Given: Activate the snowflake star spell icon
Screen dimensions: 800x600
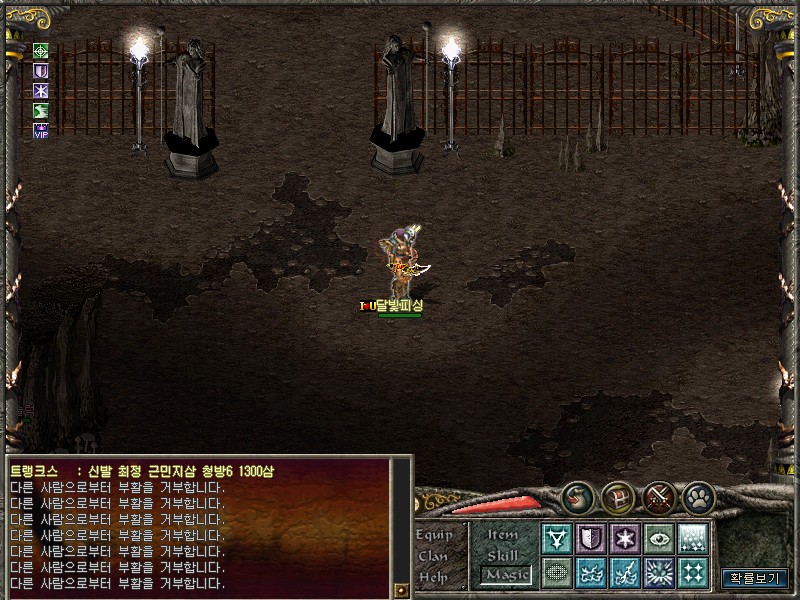Looking at the screenshot, I should click(x=625, y=539).
